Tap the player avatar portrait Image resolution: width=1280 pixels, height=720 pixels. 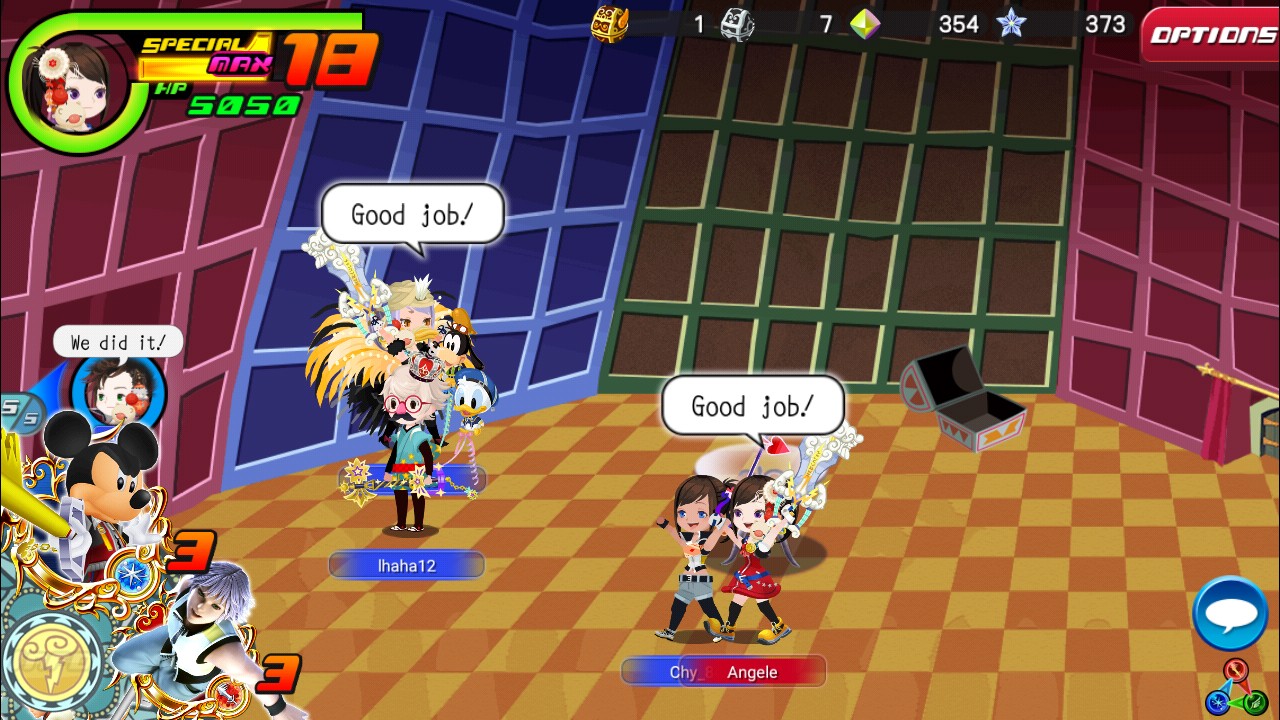point(68,85)
